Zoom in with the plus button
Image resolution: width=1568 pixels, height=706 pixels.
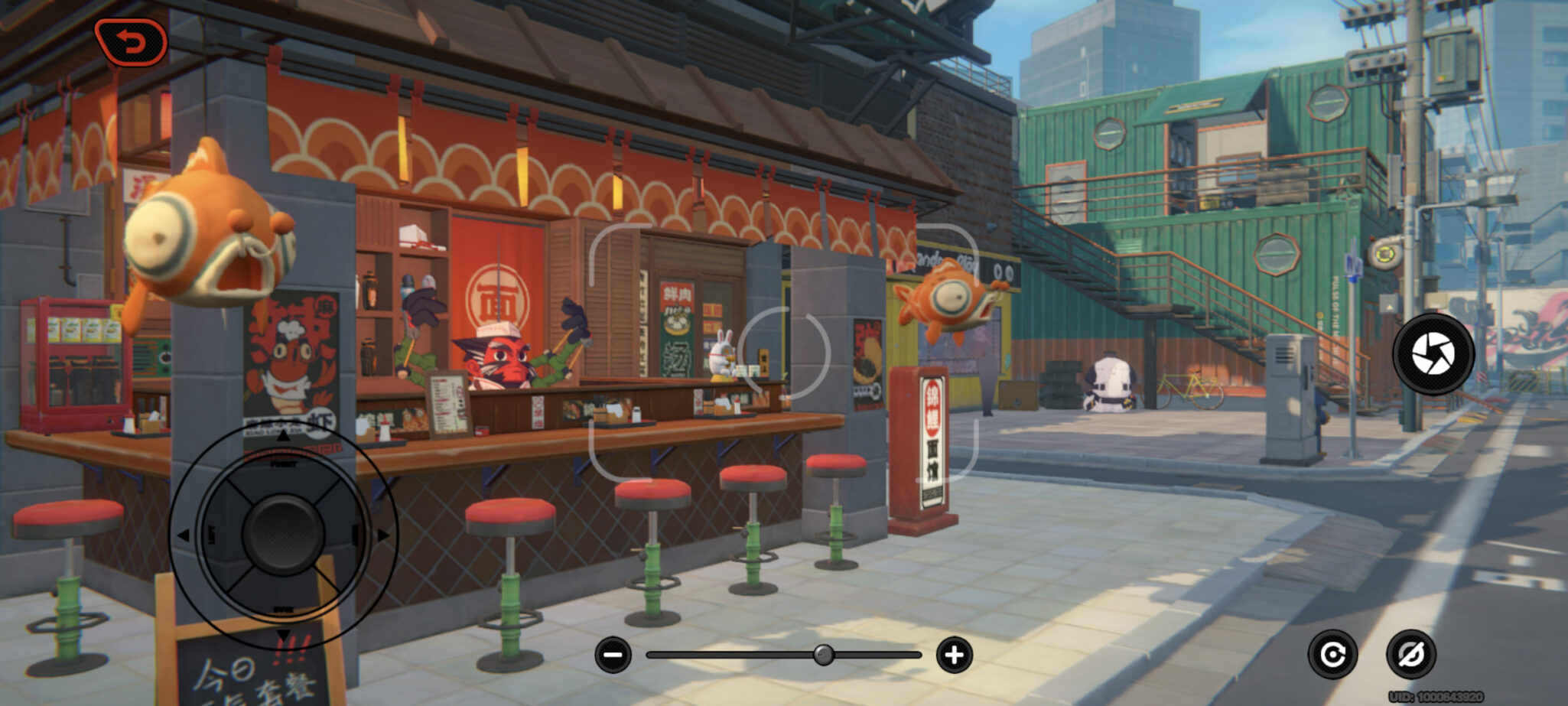[x=954, y=655]
